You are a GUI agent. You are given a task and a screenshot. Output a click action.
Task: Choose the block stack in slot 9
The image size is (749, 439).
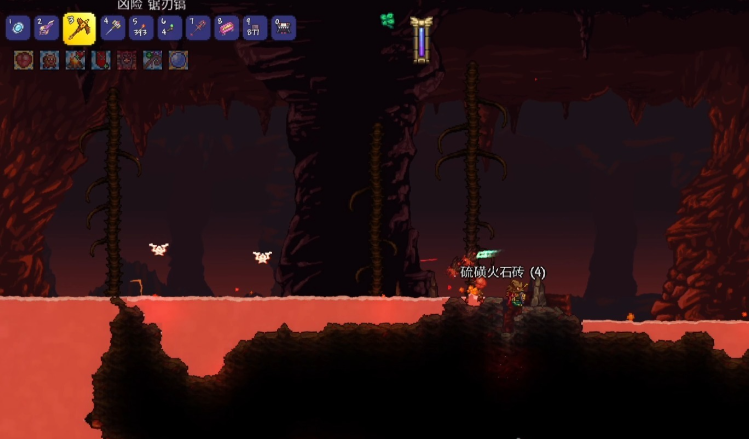pyautogui.click(x=255, y=28)
